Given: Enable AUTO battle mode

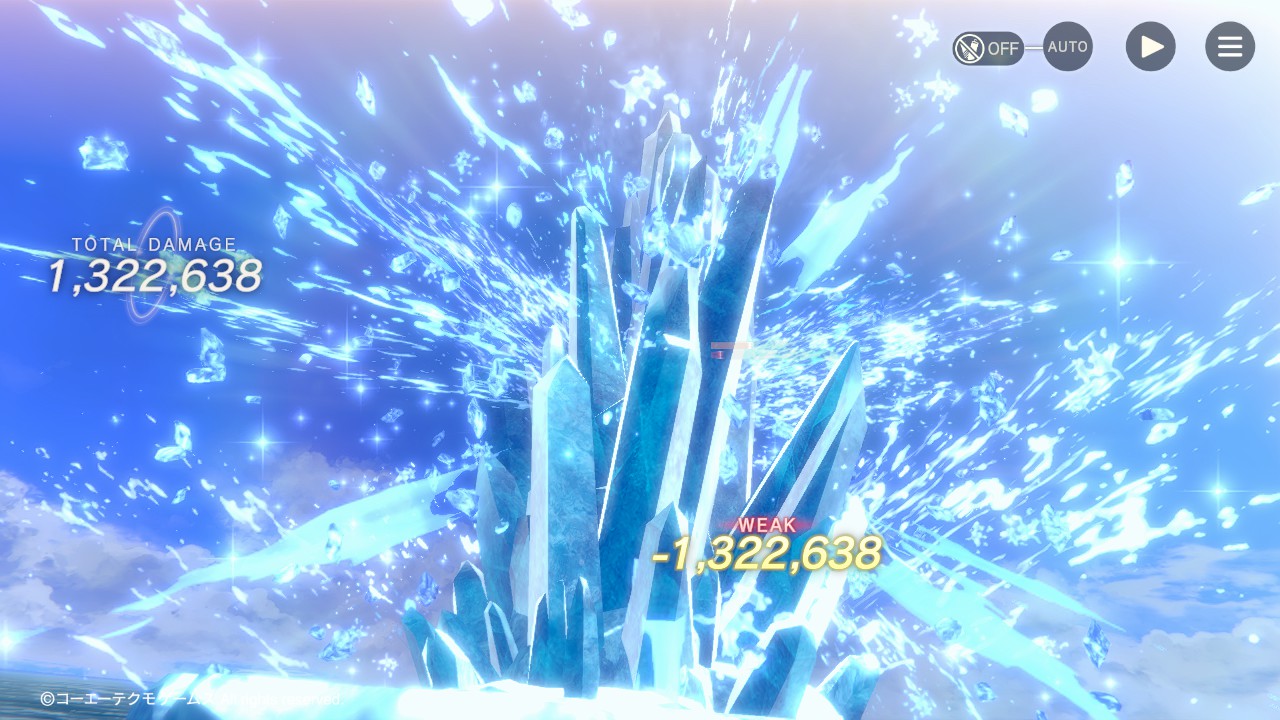Looking at the screenshot, I should (1068, 47).
